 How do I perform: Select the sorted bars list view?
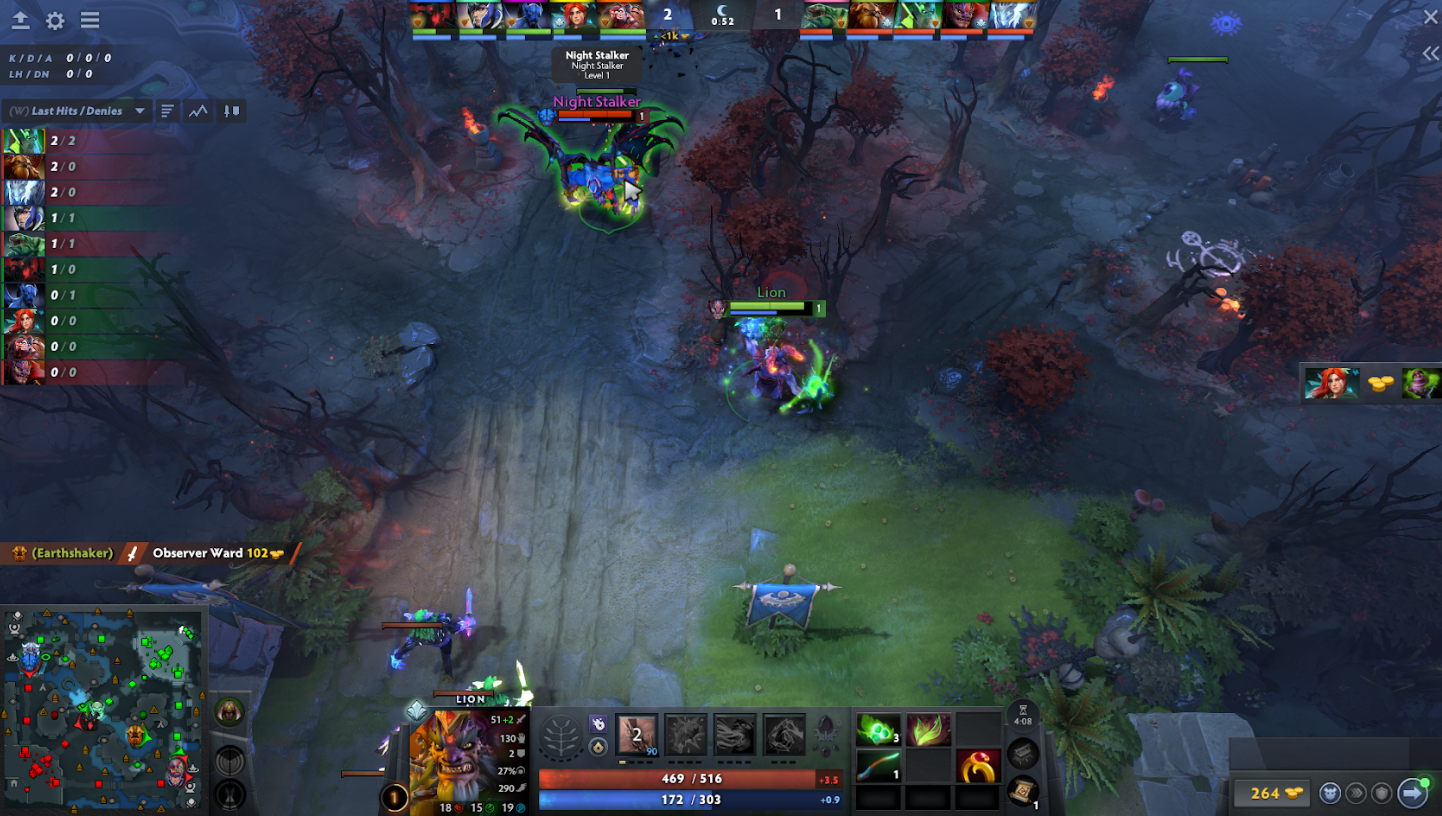[x=167, y=111]
